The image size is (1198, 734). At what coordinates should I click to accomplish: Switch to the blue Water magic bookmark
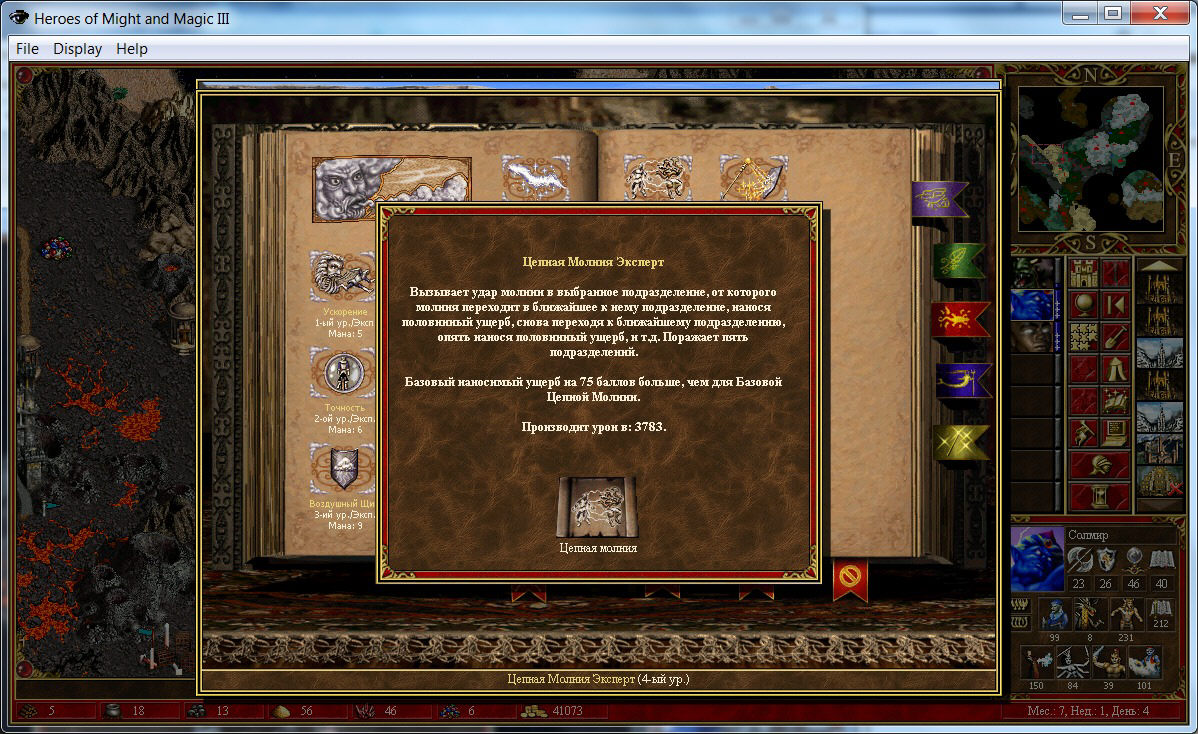962,380
